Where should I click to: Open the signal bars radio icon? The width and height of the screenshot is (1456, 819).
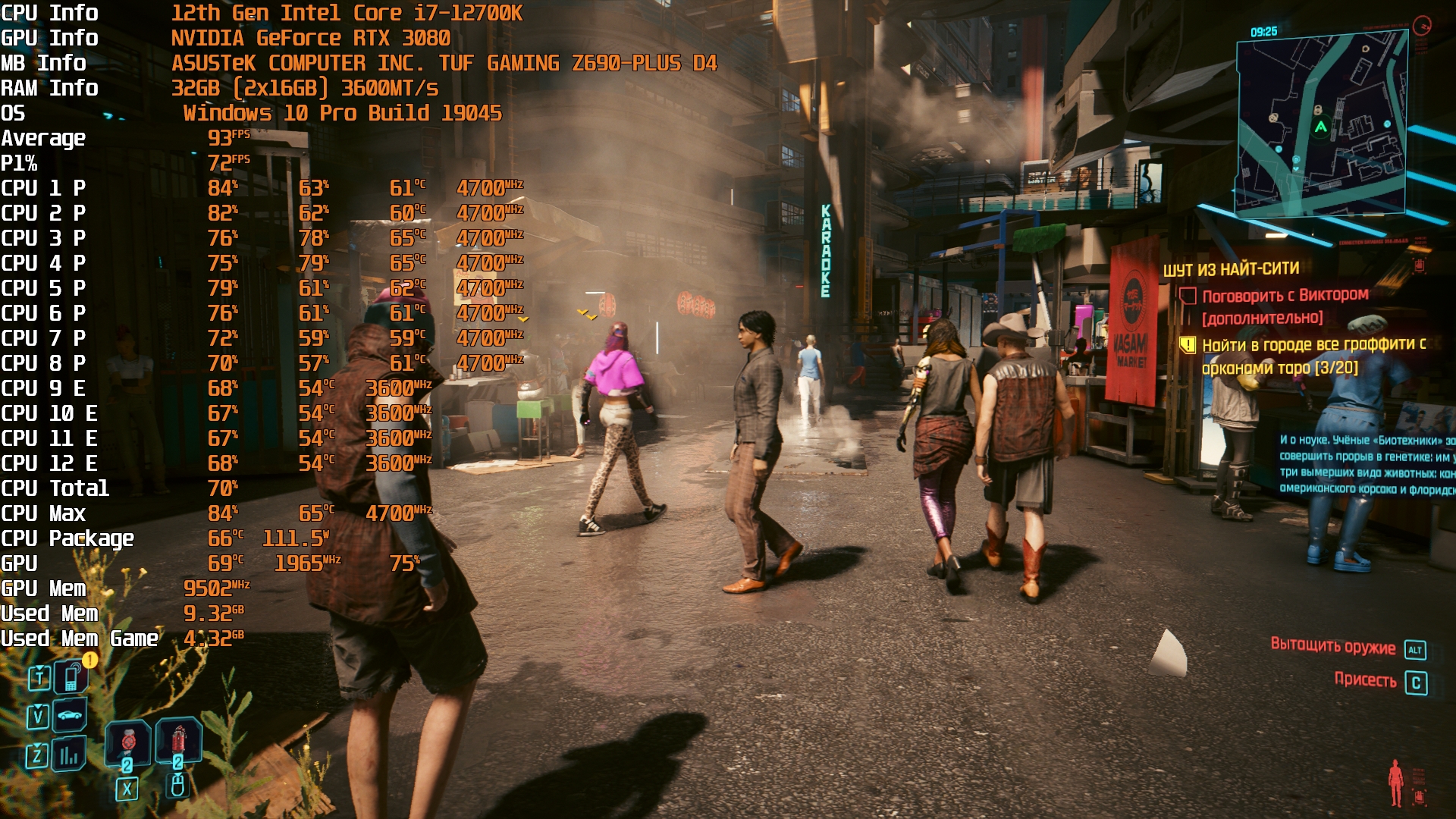[69, 755]
